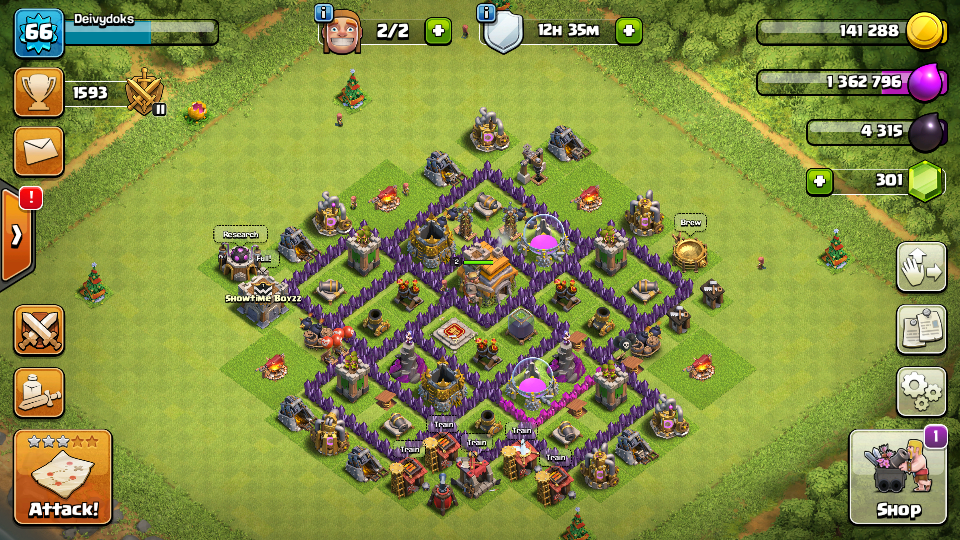View builder info icon
This screenshot has width=960, height=540.
(323, 13)
